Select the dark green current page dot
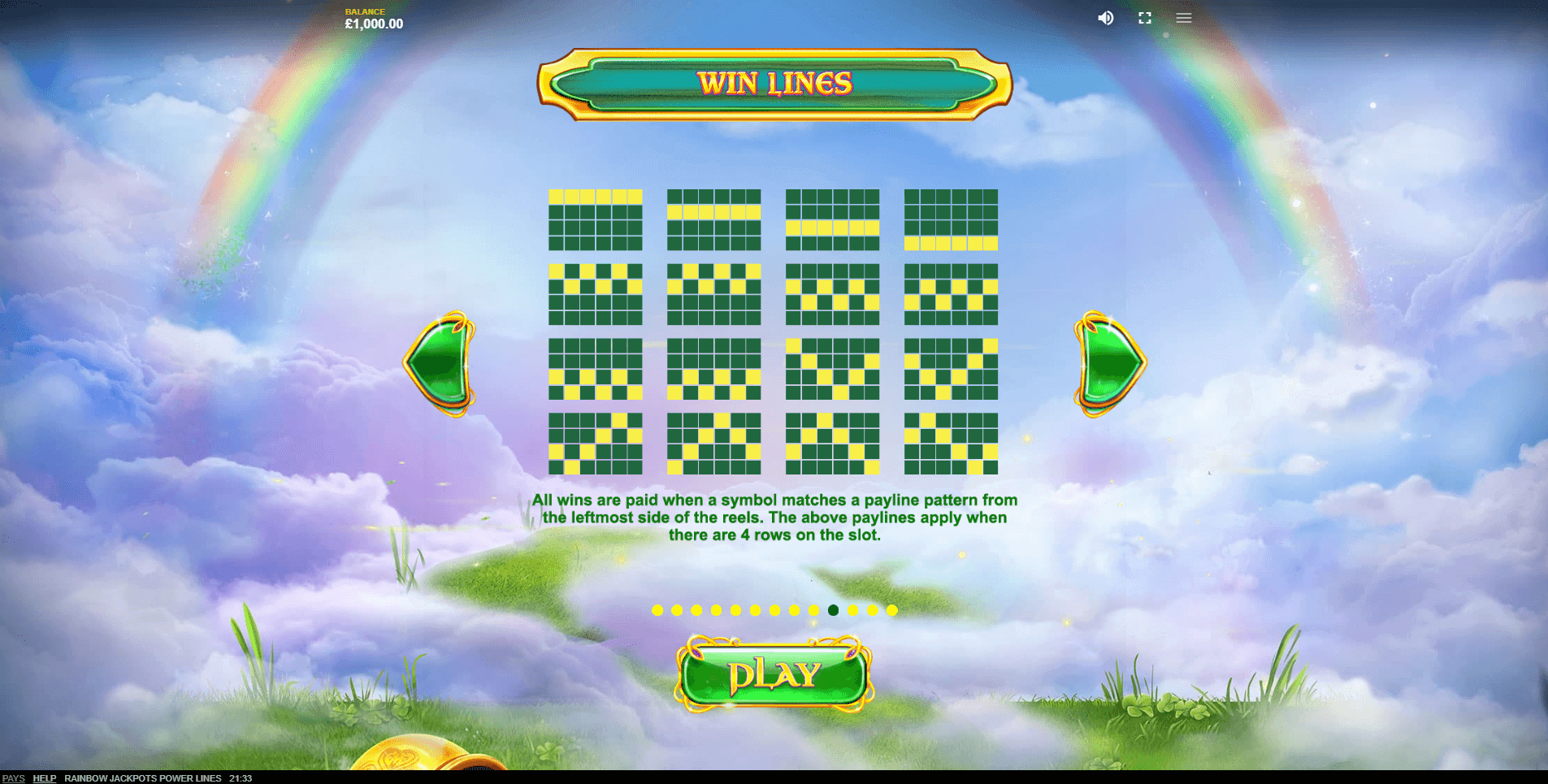The width and height of the screenshot is (1548, 784). point(833,610)
